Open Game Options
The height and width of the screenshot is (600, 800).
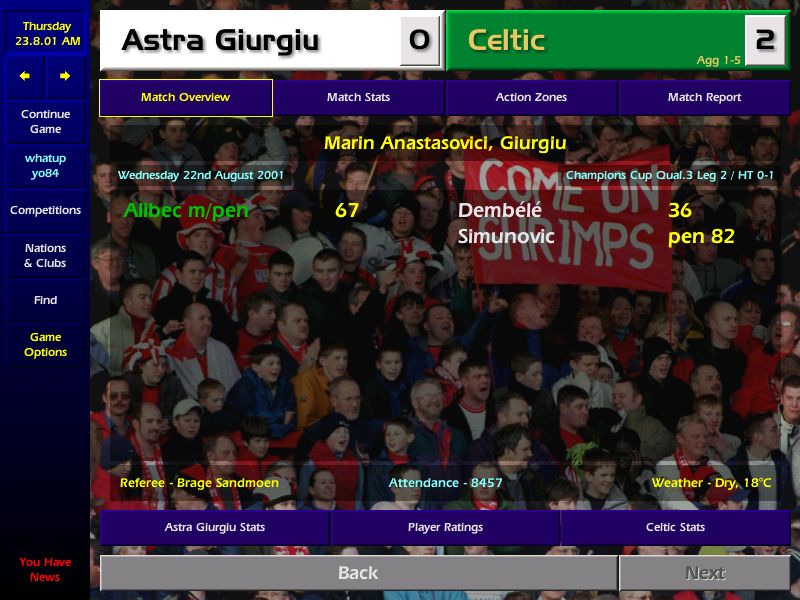[x=45, y=344]
